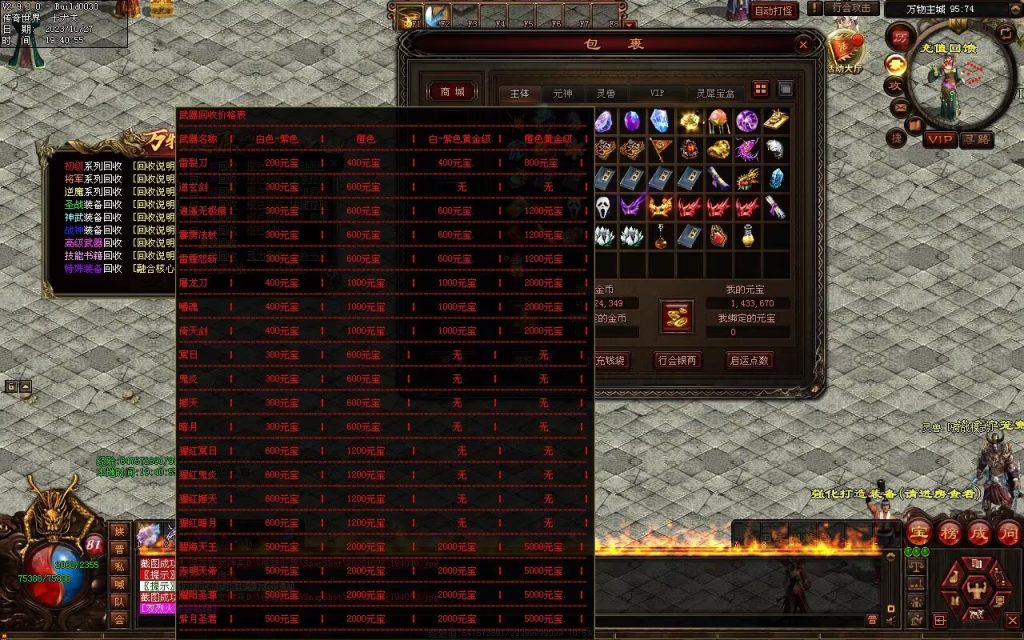Image resolution: width=1024 pixels, height=640 pixels.
Task: Select the 灵犀宝盒 tab
Action: [x=715, y=93]
